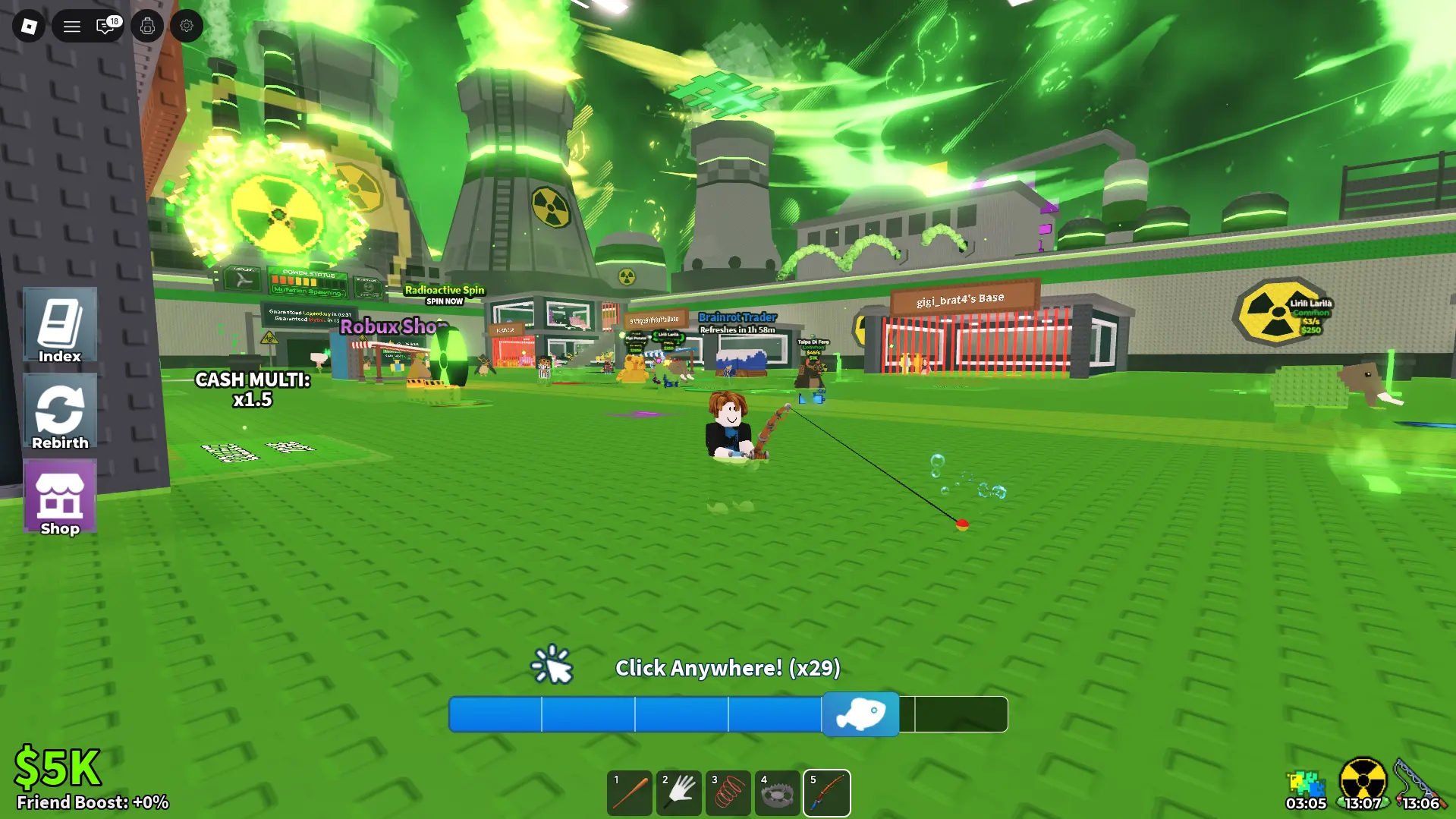Open the Roblox hamburger menu
This screenshot has height=819, width=1456.
pyautogui.click(x=71, y=25)
